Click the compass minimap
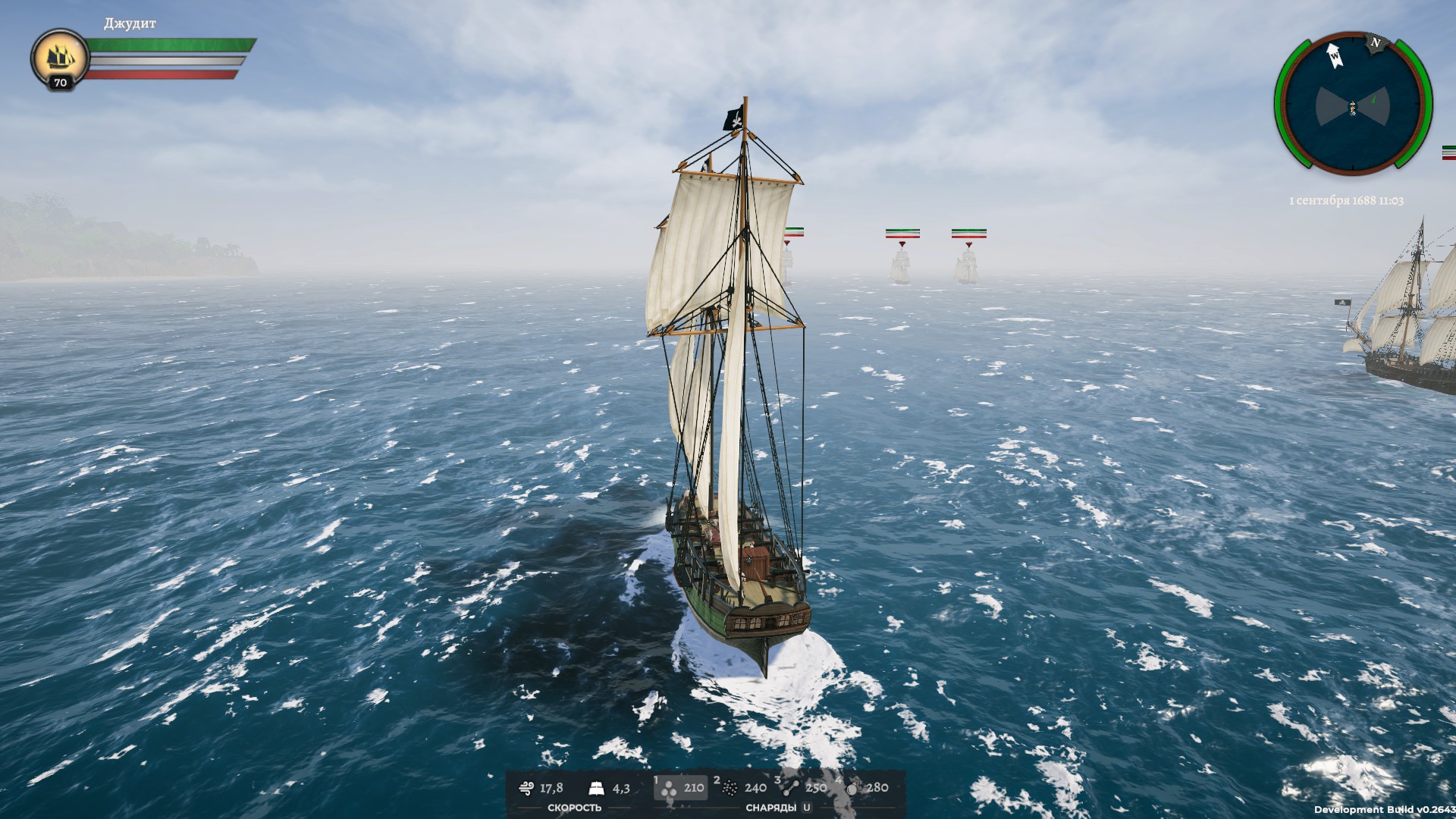This screenshot has height=819, width=1456. tap(1352, 105)
